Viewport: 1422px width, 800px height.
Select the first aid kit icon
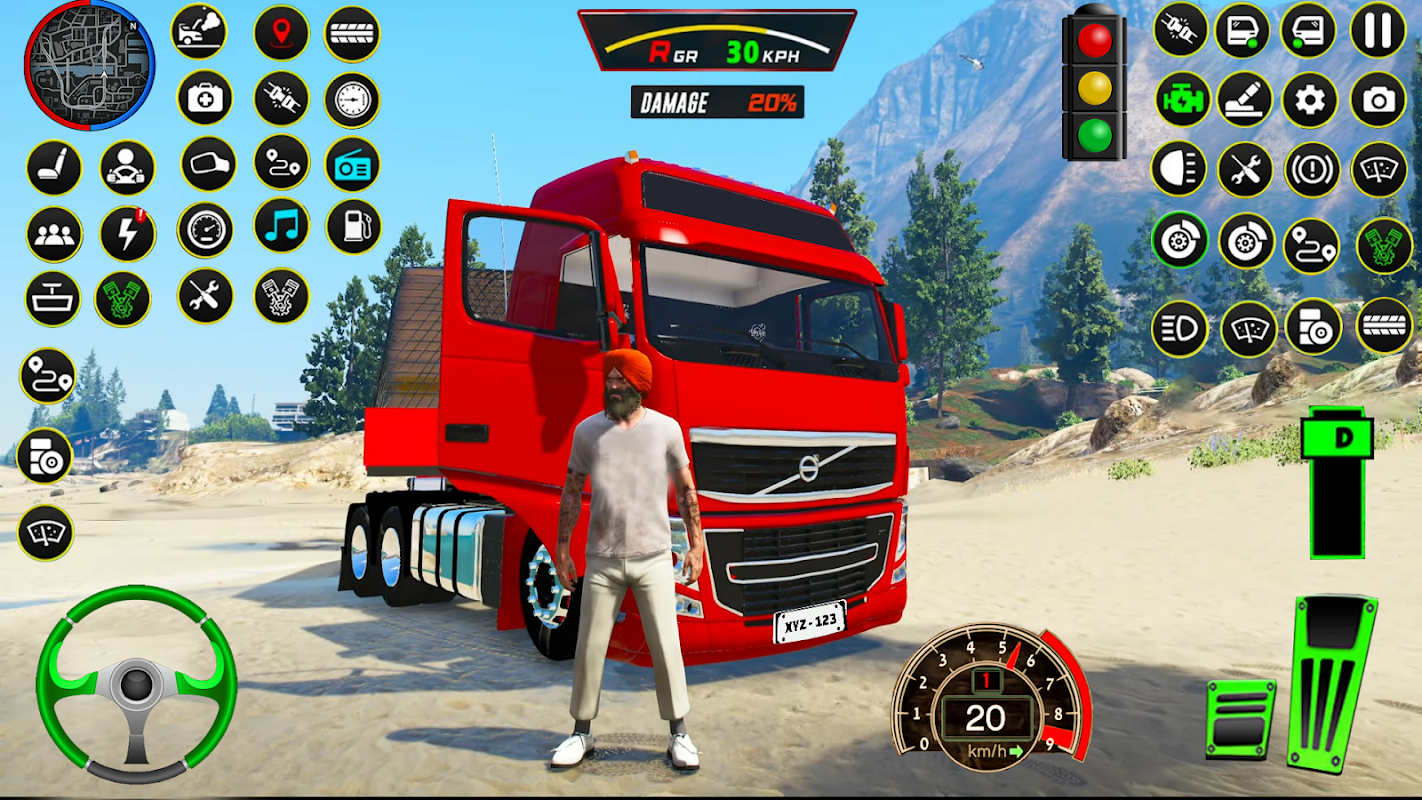click(x=205, y=98)
